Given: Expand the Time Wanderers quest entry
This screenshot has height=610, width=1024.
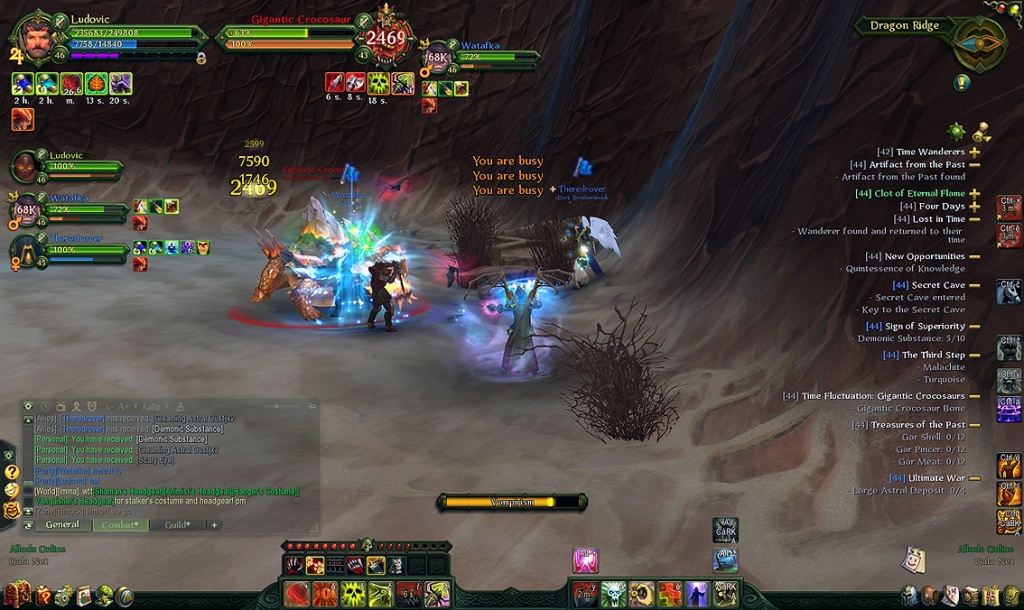Looking at the screenshot, I should point(974,152).
